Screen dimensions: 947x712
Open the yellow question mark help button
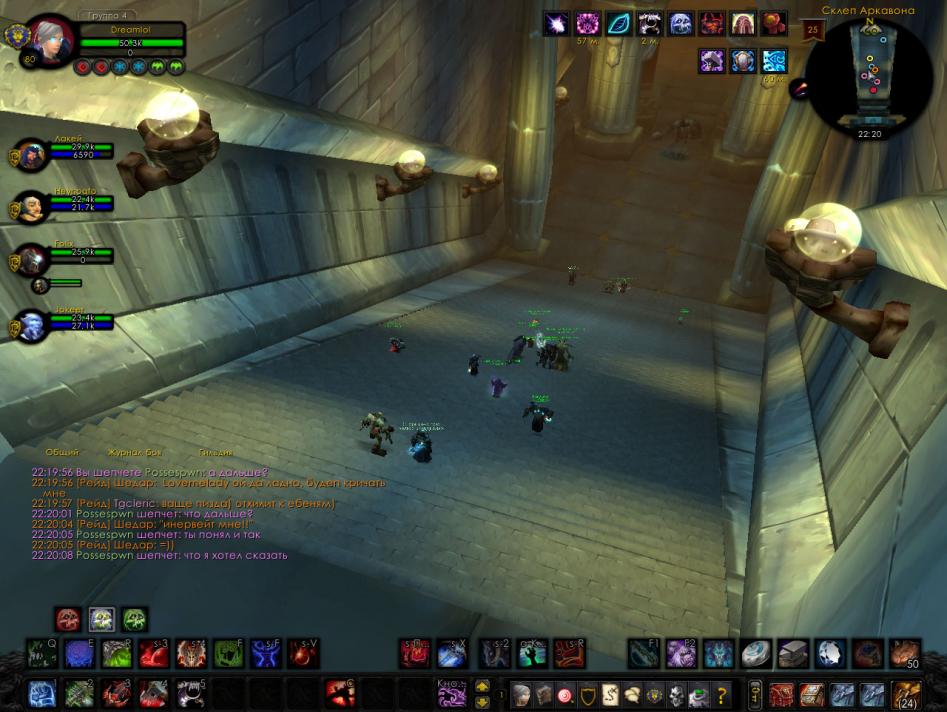tap(722, 694)
